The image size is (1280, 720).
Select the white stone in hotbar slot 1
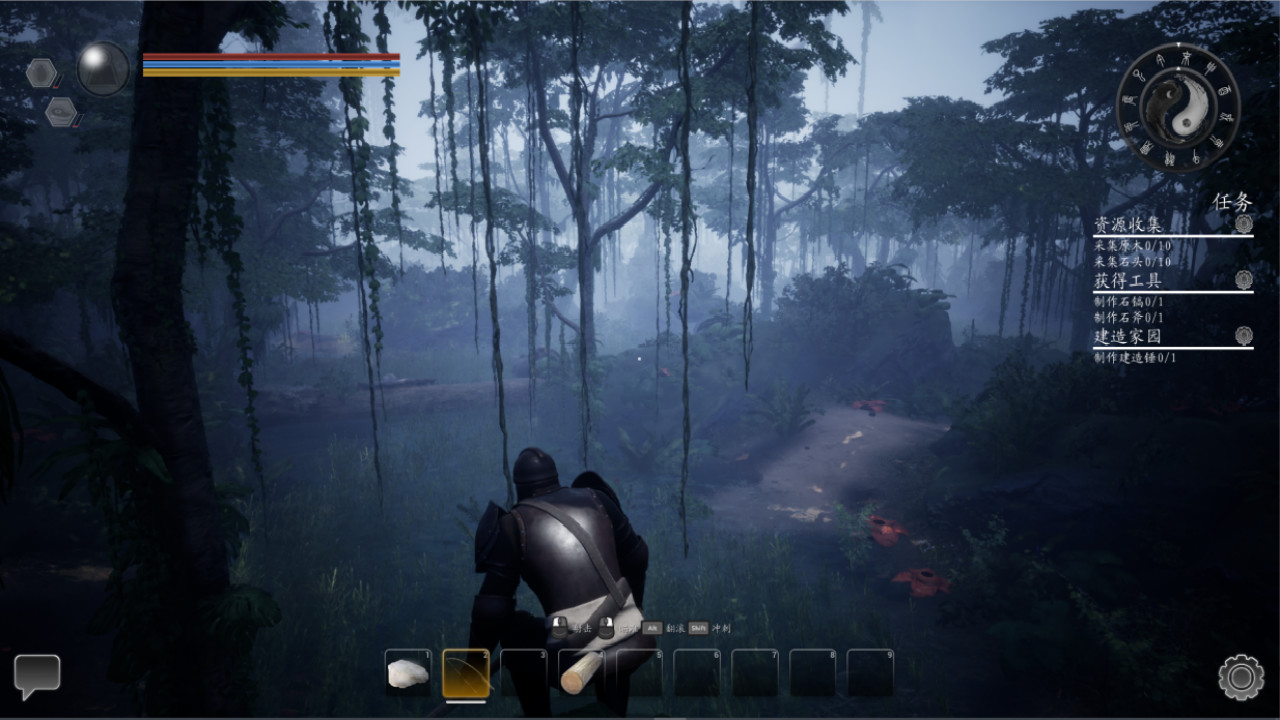point(408,673)
